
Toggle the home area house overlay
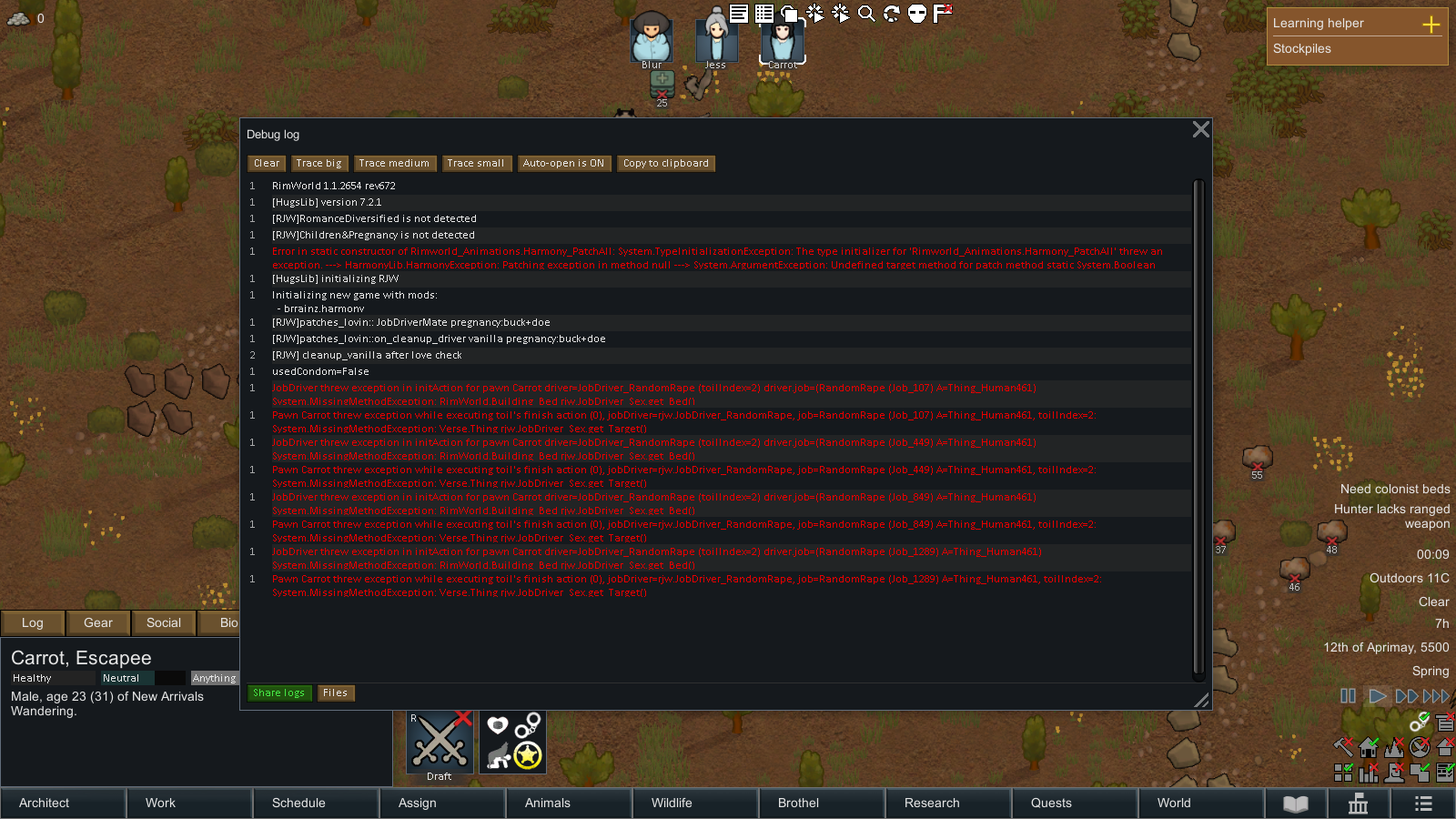[x=1369, y=748]
